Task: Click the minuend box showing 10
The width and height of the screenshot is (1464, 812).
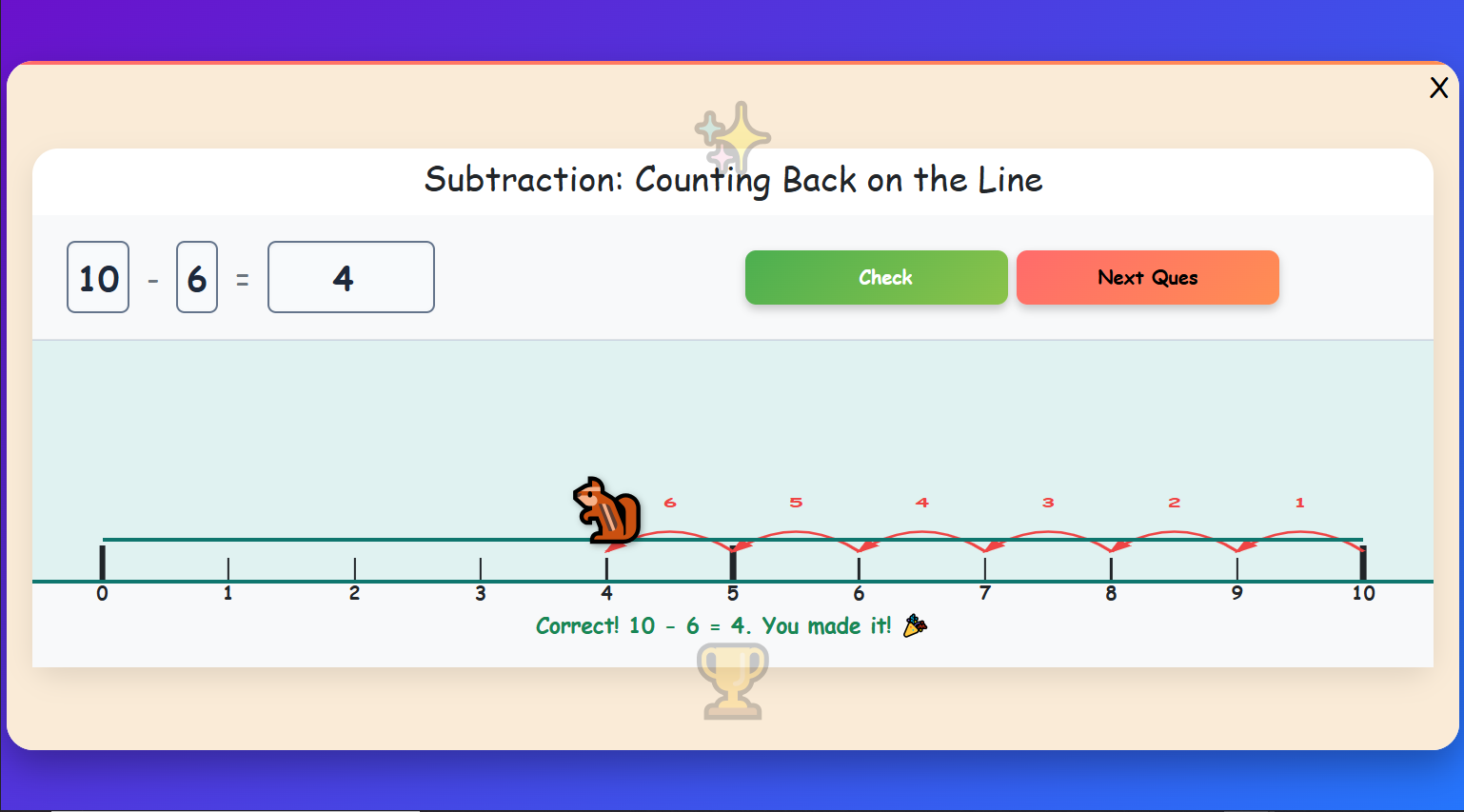Action: pyautogui.click(x=97, y=277)
